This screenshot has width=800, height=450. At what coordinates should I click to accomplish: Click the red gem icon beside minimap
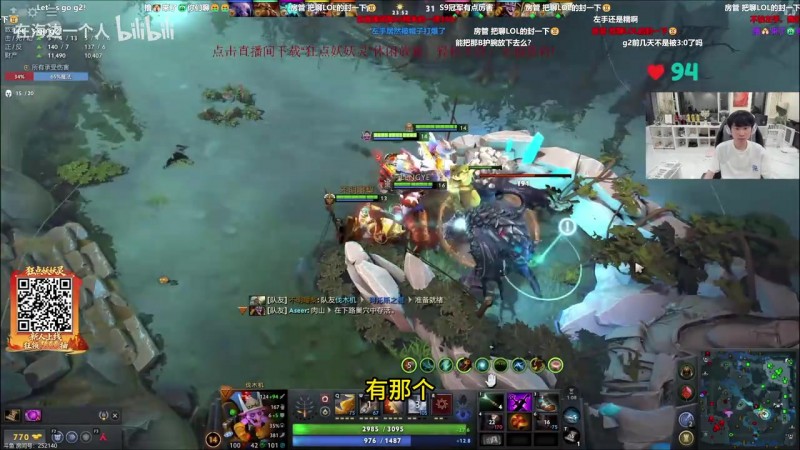686,392
